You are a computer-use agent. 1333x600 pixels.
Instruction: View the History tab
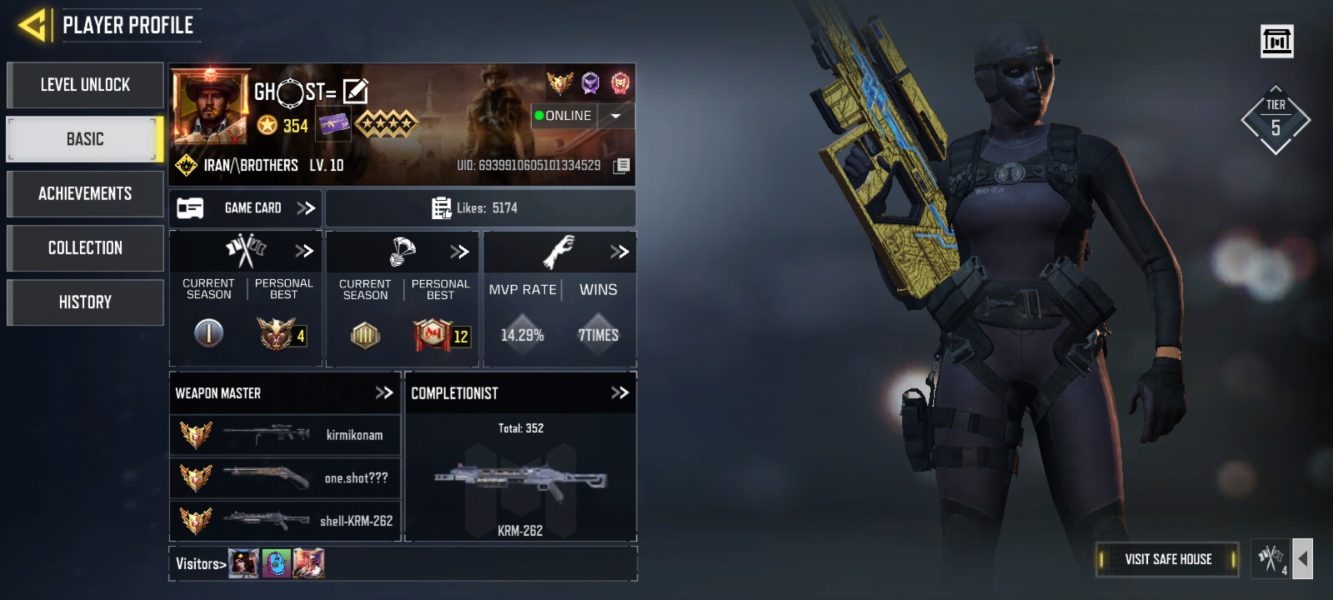pos(85,301)
